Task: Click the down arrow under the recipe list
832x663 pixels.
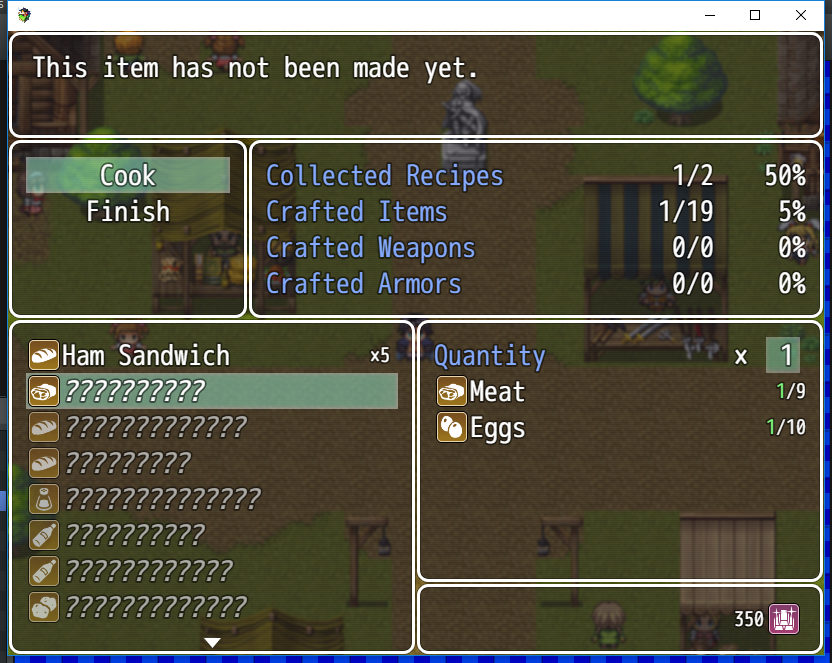Action: 212,642
